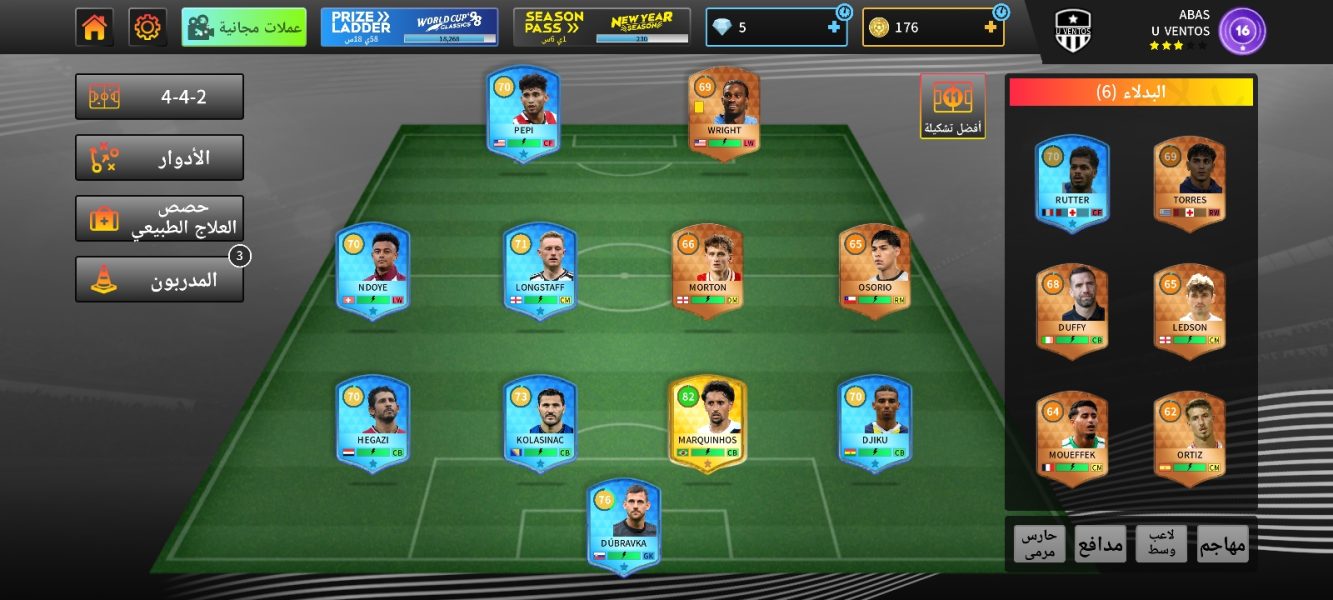Screen dimensions: 1333x600
Task: Go to the home screen
Action: point(95,27)
